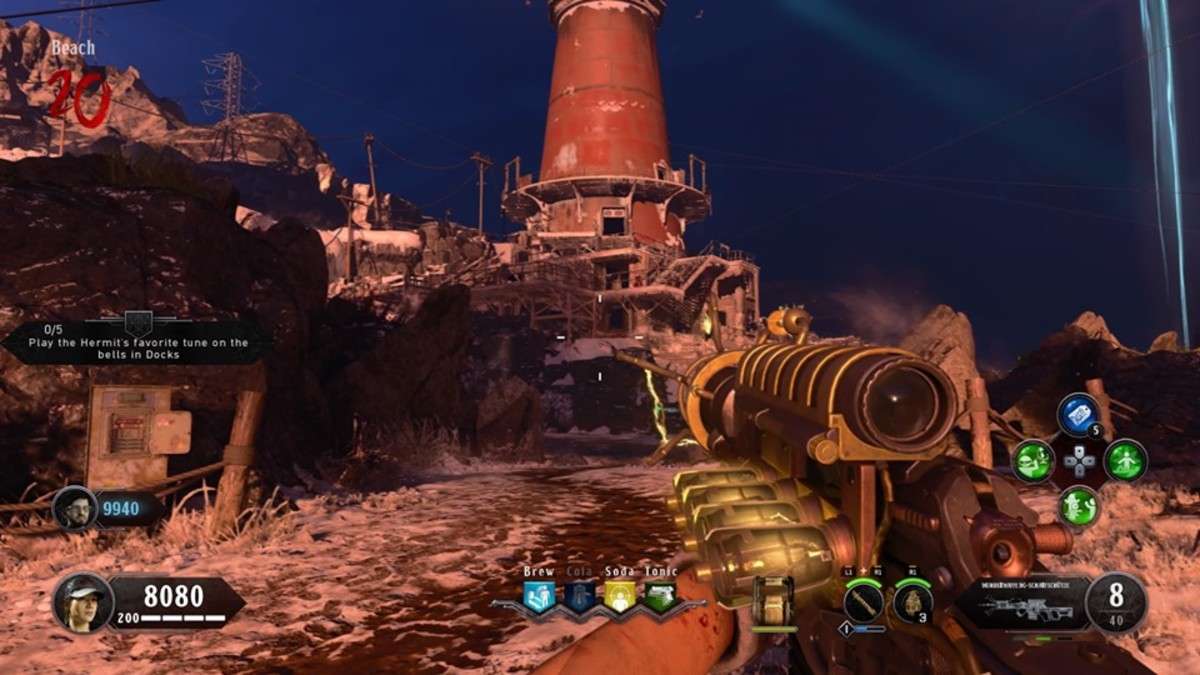Select the Brew perk icon
1200x675 pixels.
click(538, 597)
